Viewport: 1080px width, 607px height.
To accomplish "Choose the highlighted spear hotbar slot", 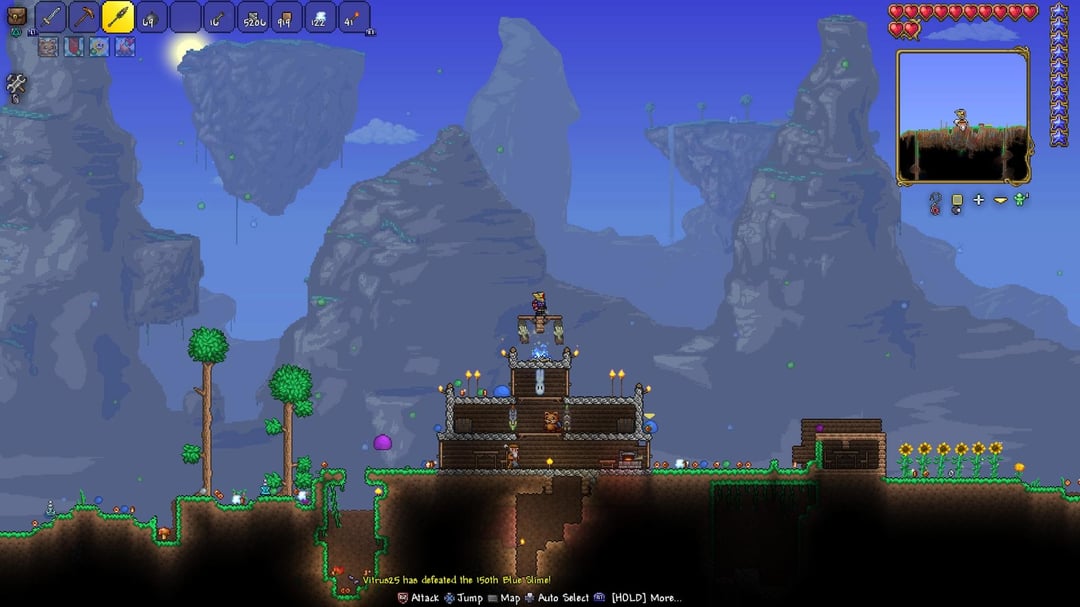I will click(118, 17).
